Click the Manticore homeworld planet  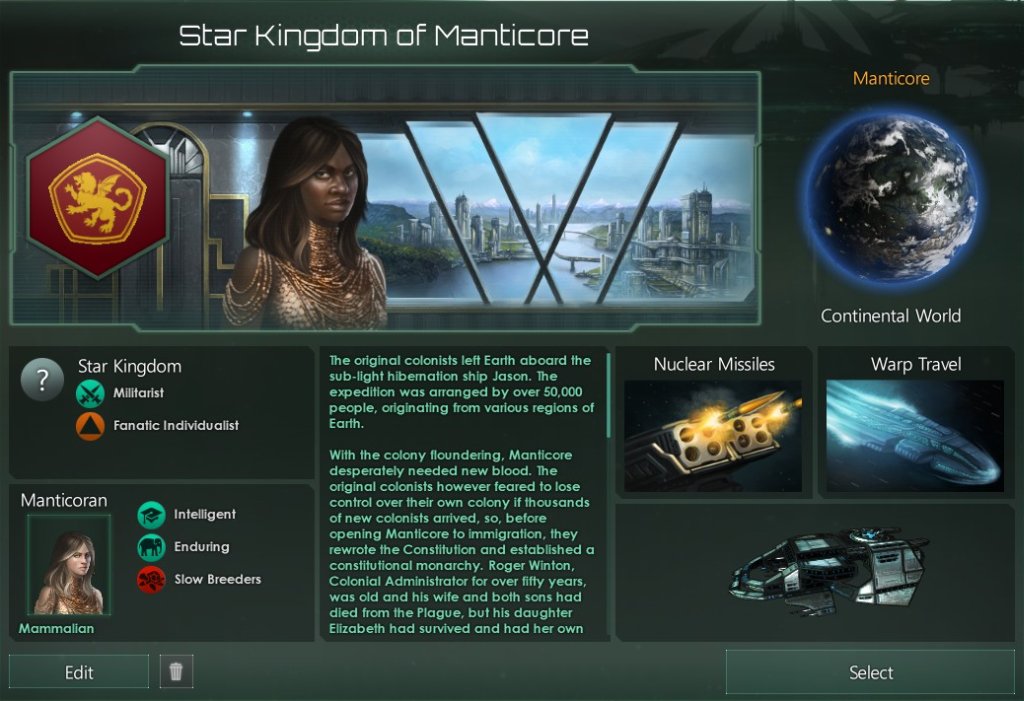pyautogui.click(x=891, y=198)
